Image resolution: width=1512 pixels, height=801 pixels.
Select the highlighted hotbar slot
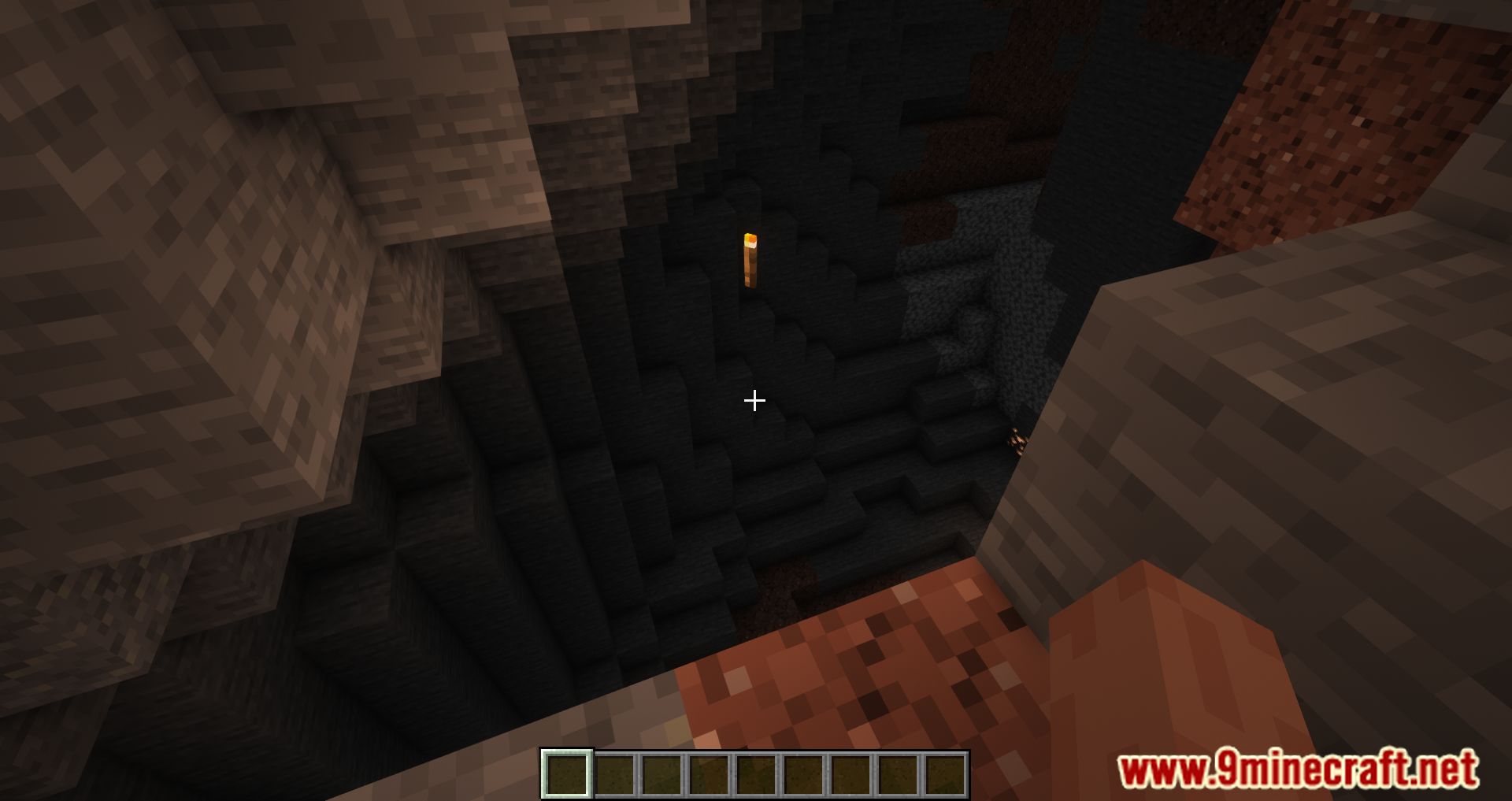[566, 773]
